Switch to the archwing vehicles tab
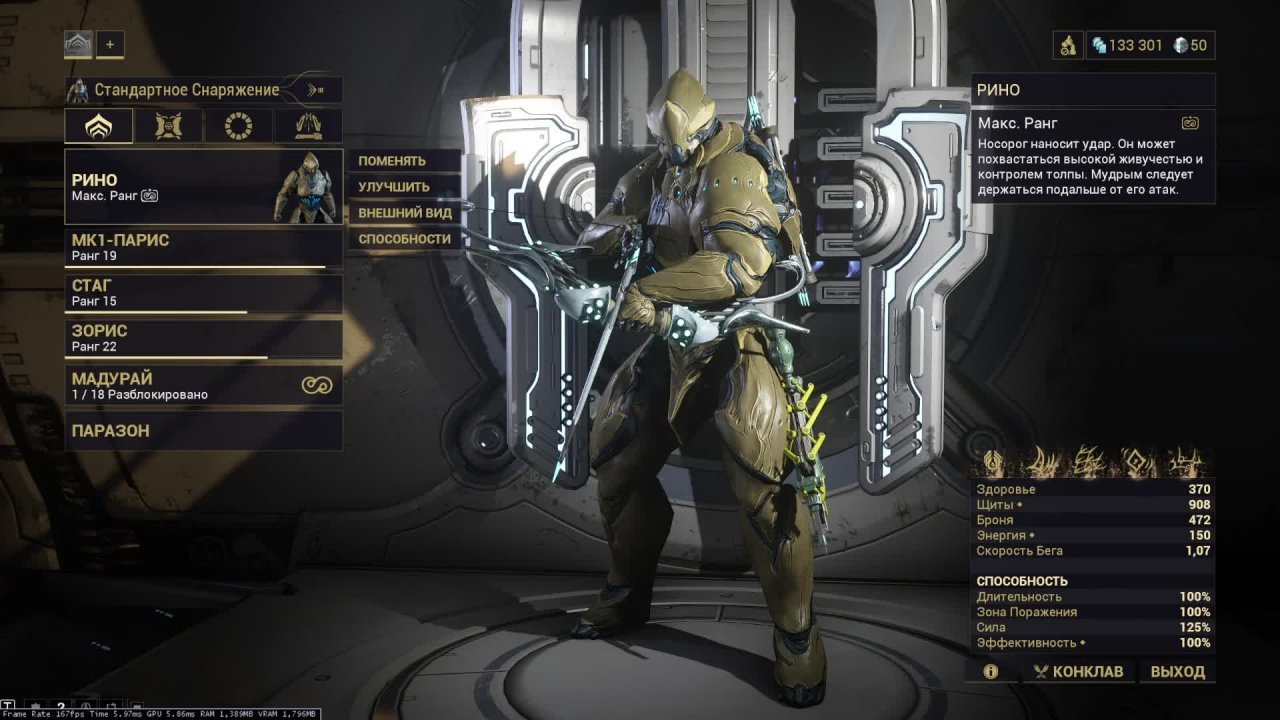The width and height of the screenshot is (1280, 720). (307, 126)
